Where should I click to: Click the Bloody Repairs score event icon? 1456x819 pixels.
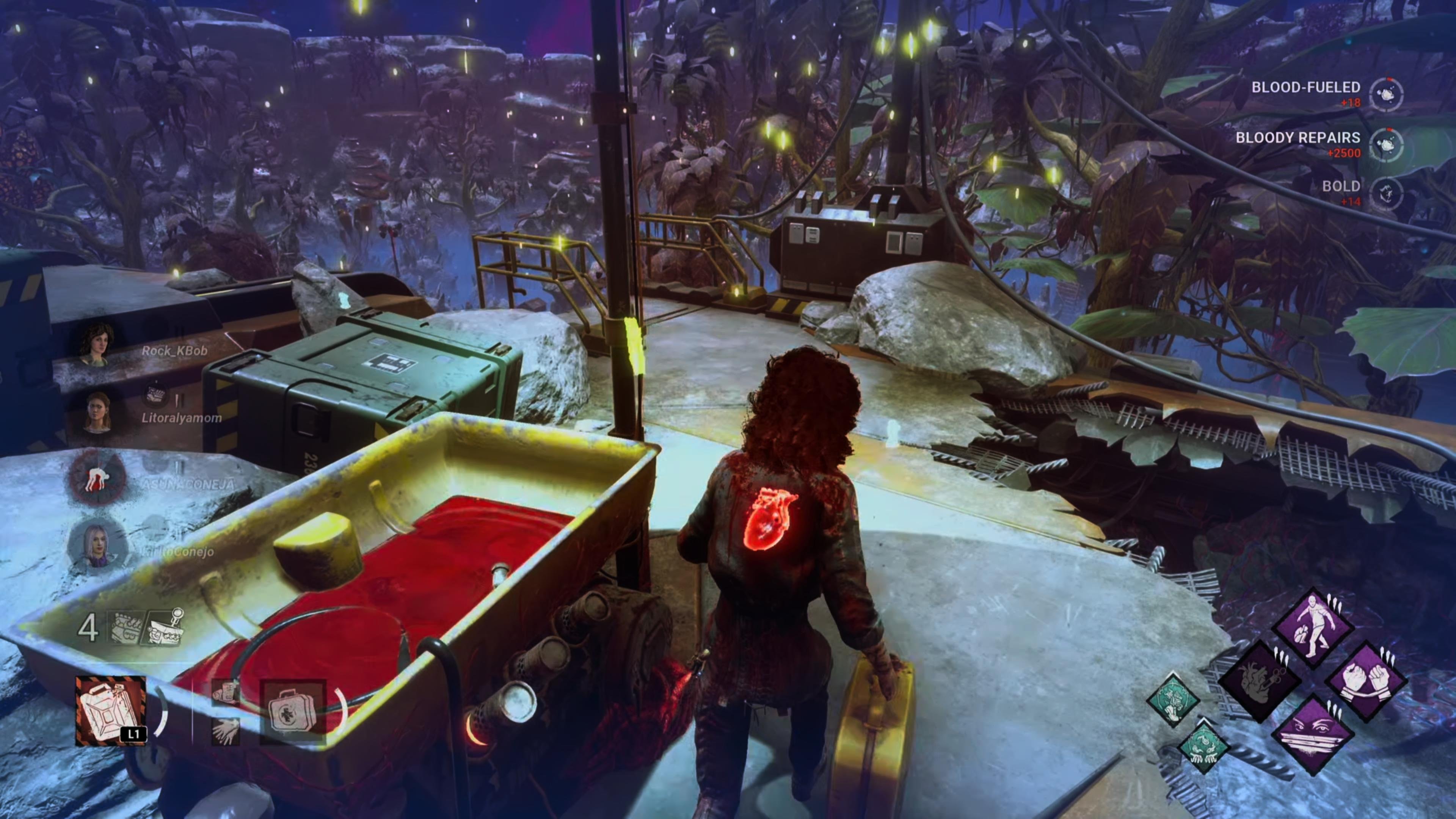tap(1386, 145)
